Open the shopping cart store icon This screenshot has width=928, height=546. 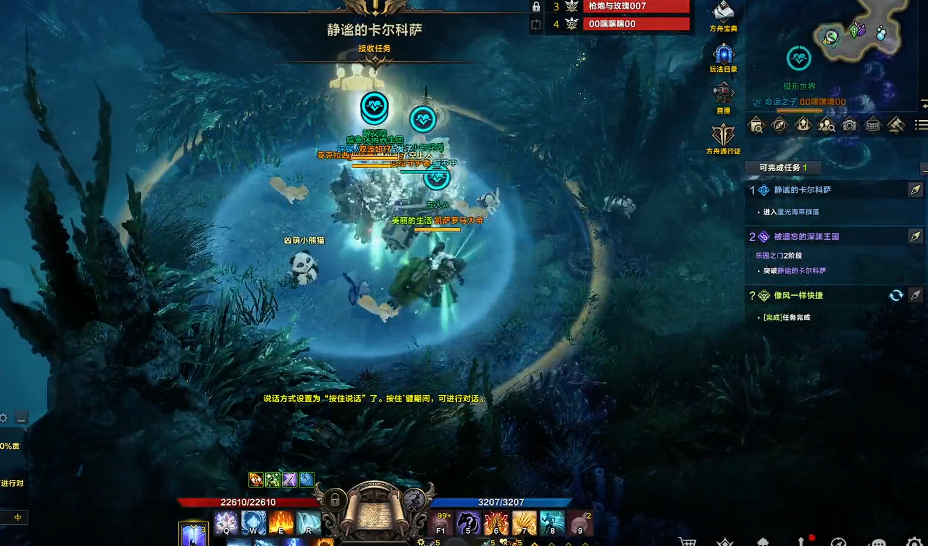click(x=687, y=541)
